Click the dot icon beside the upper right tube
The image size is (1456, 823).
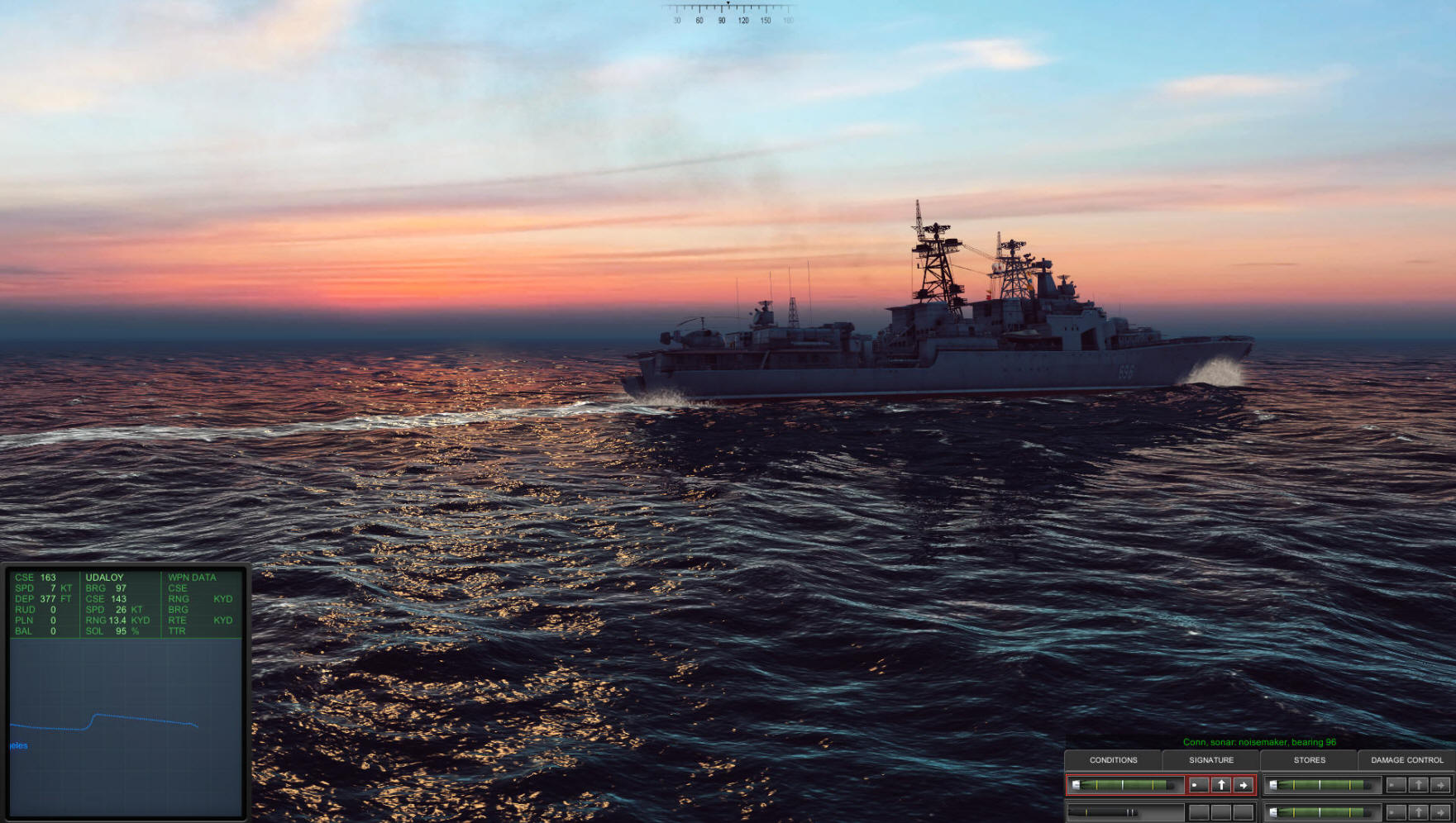[1396, 785]
